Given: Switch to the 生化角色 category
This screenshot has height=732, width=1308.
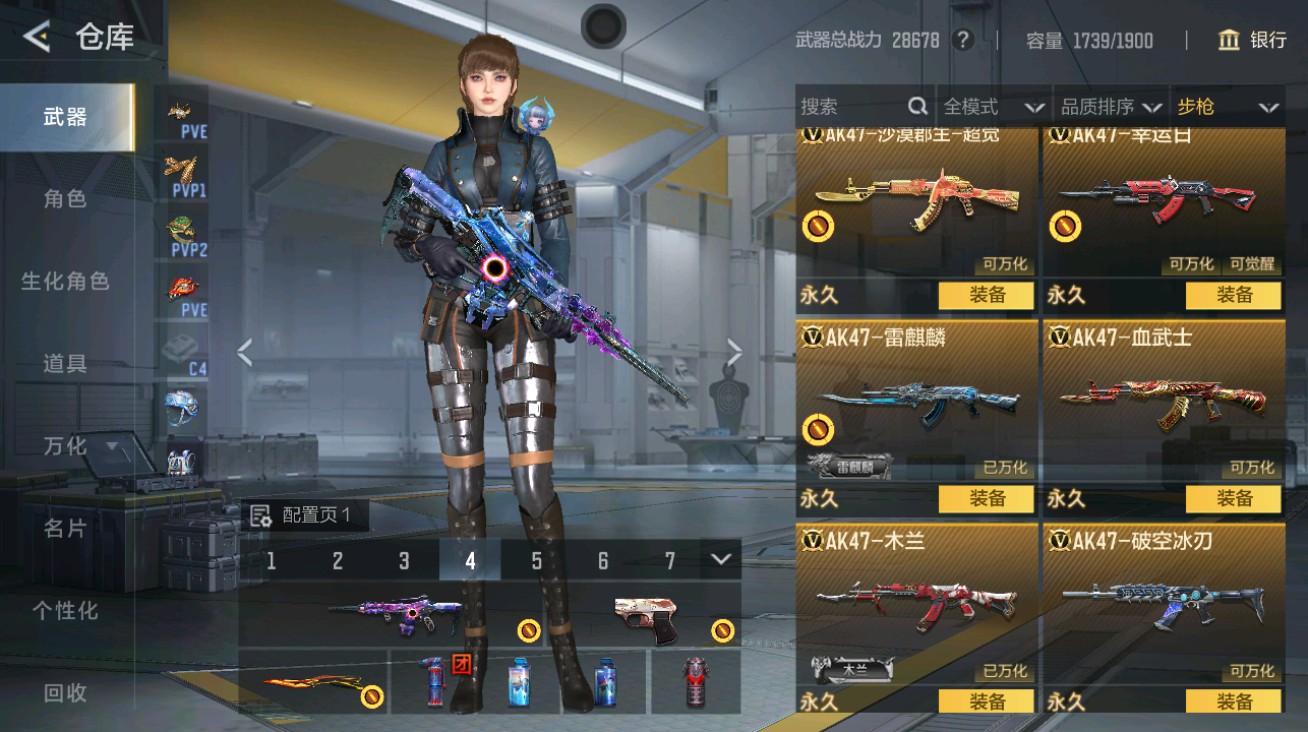Looking at the screenshot, I should [65, 281].
